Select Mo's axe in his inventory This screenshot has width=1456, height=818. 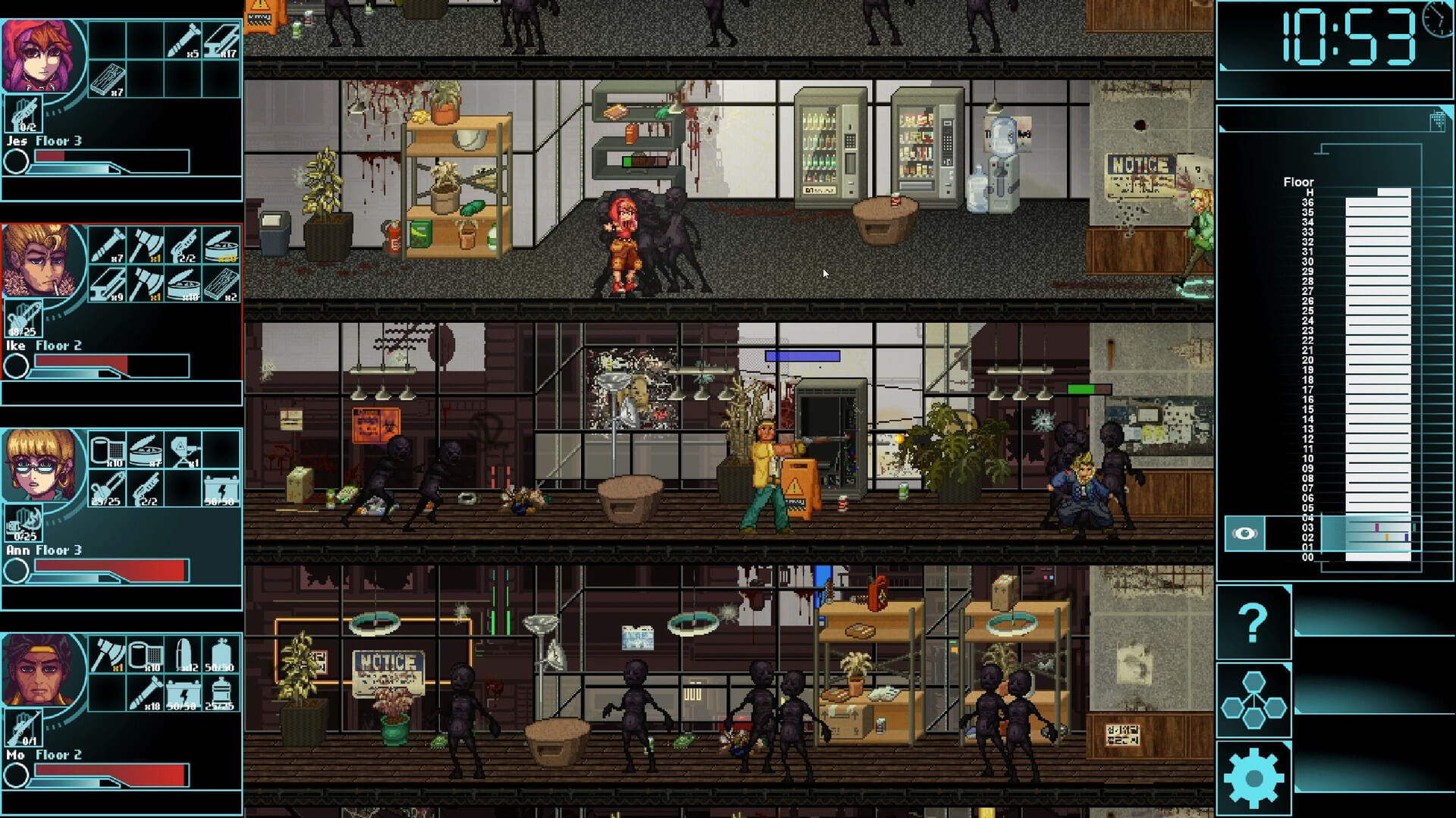(108, 654)
